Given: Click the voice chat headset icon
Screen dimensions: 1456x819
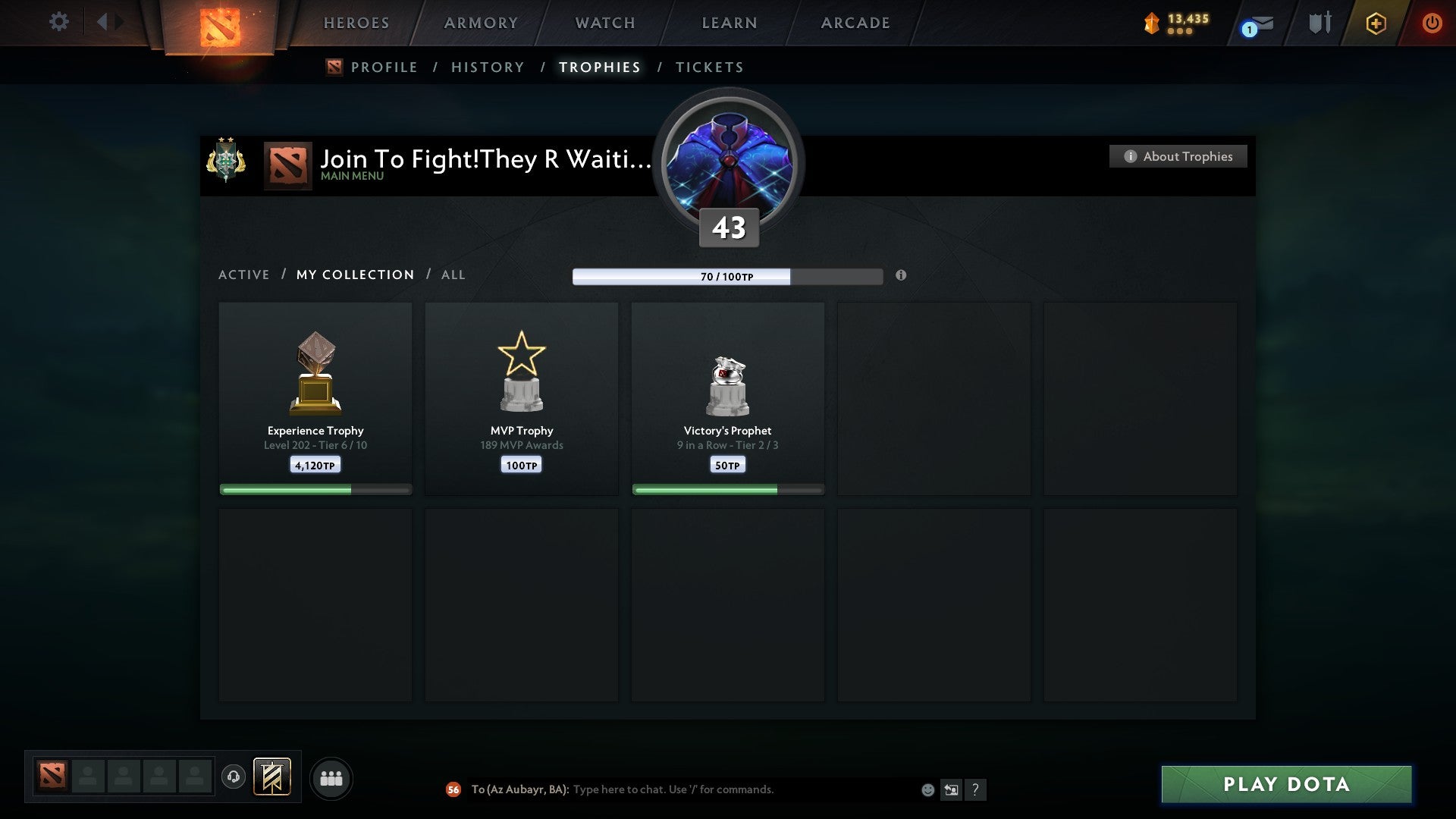Looking at the screenshot, I should coord(233,778).
